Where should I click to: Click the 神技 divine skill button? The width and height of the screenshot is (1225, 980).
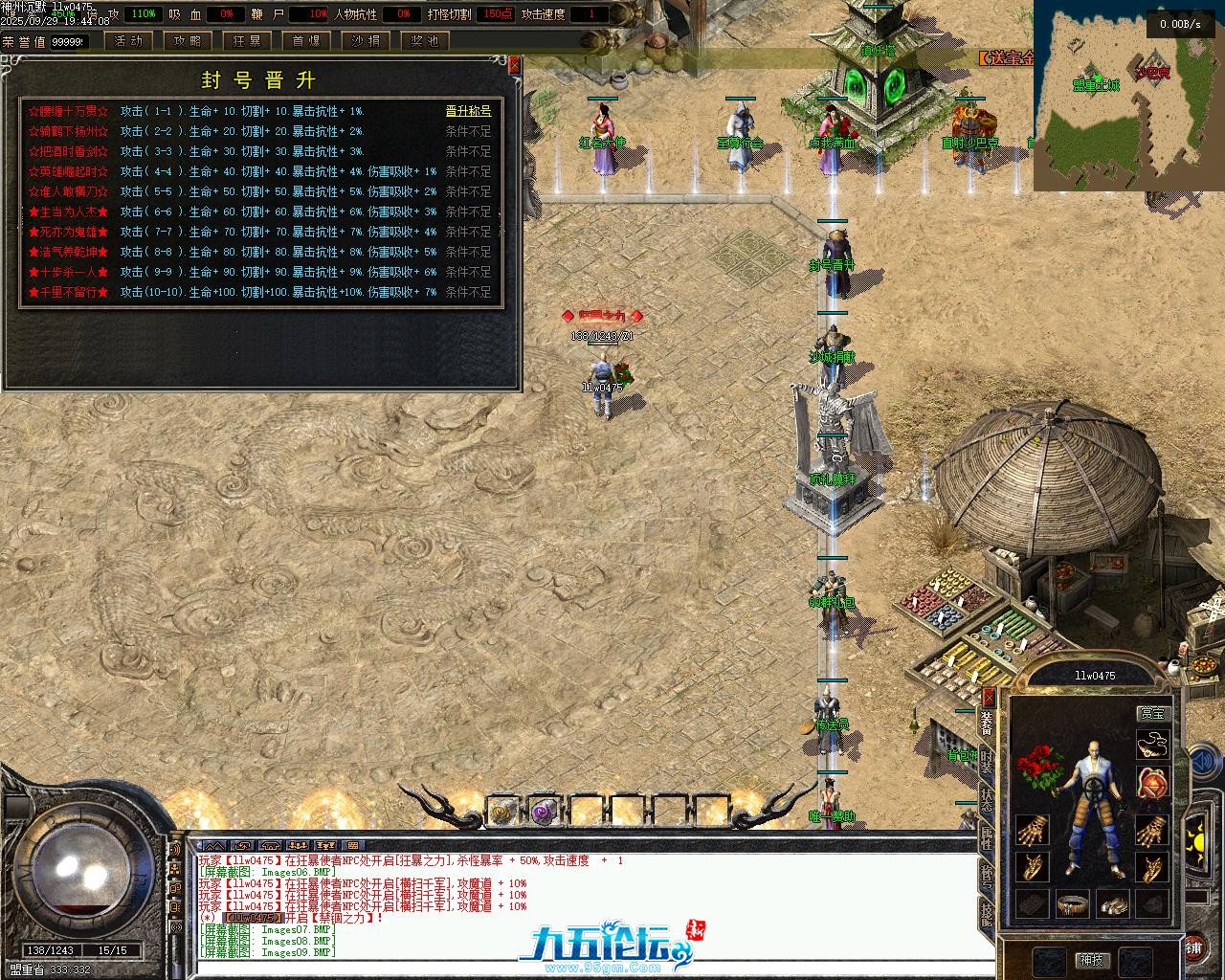(1091, 959)
